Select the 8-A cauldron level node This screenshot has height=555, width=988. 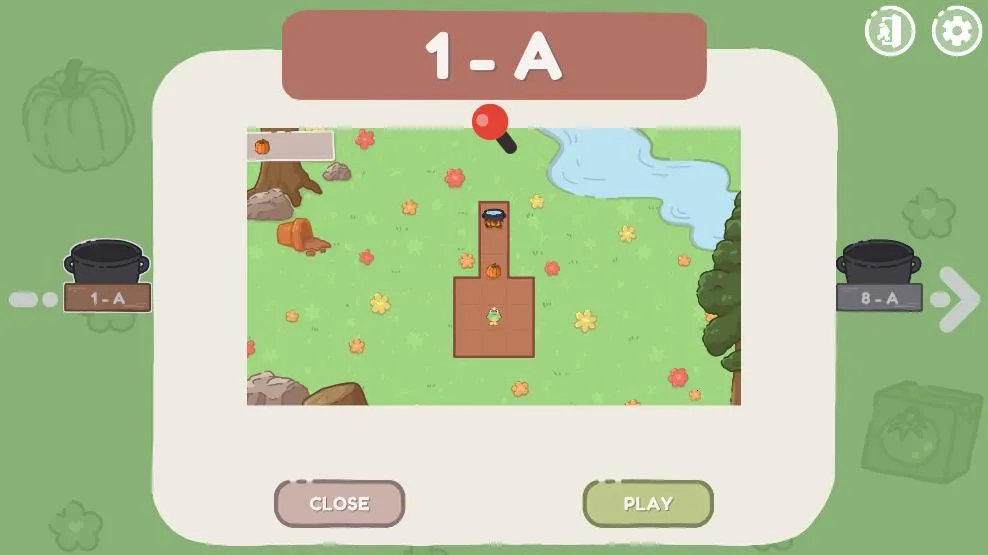[879, 276]
